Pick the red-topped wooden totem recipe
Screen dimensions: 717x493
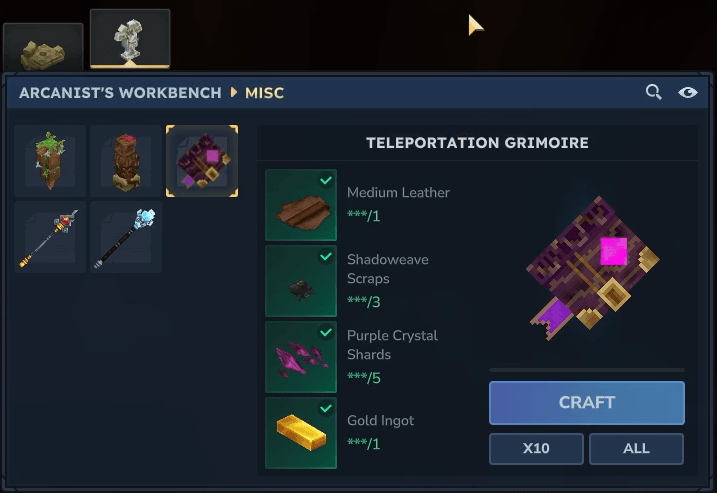(126, 161)
